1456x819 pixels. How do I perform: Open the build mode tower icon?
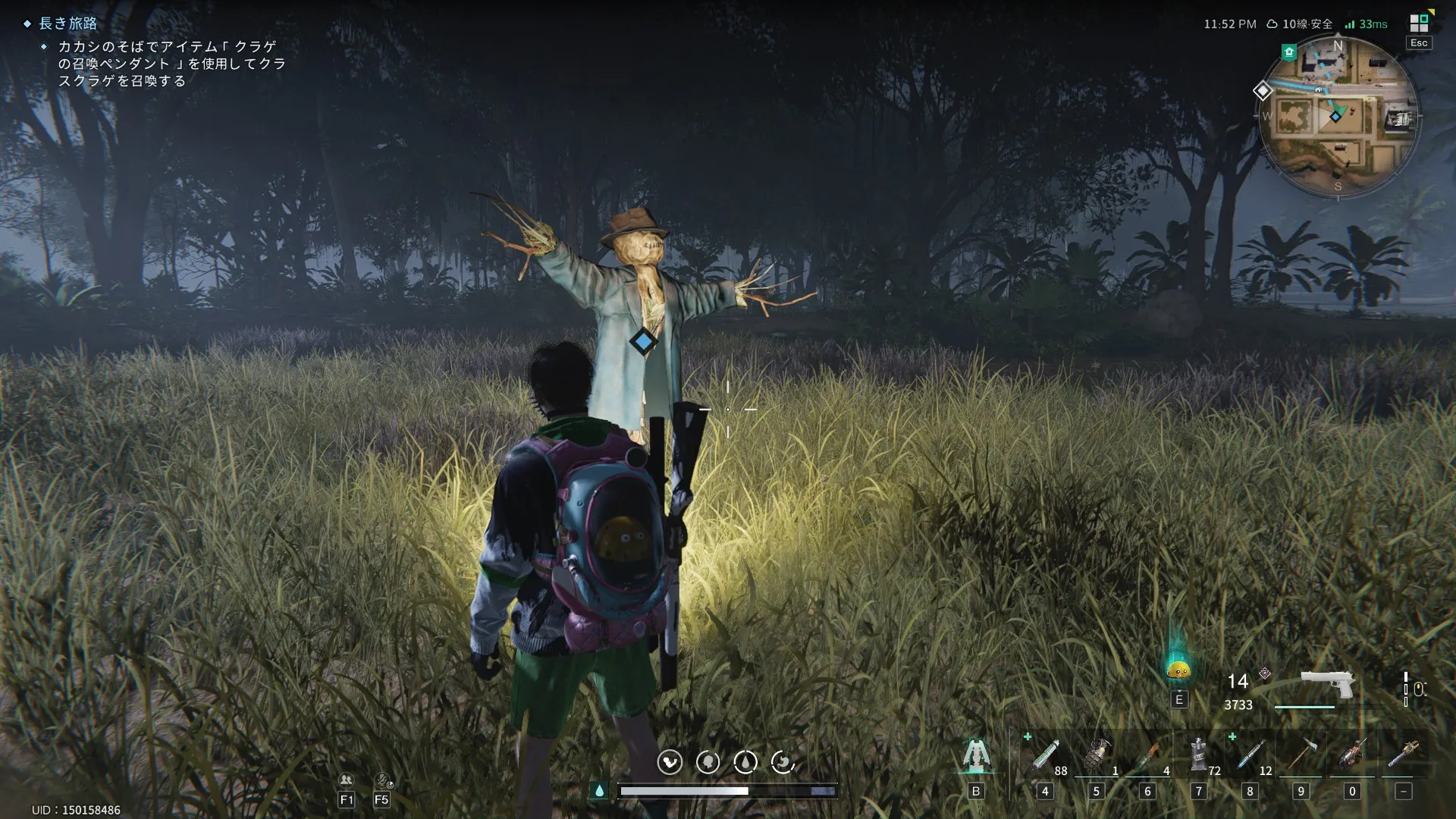coord(976,755)
